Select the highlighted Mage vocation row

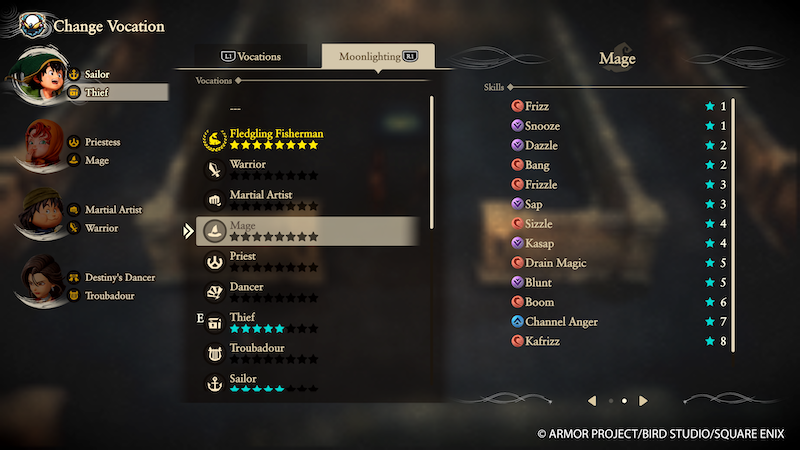tap(306, 231)
